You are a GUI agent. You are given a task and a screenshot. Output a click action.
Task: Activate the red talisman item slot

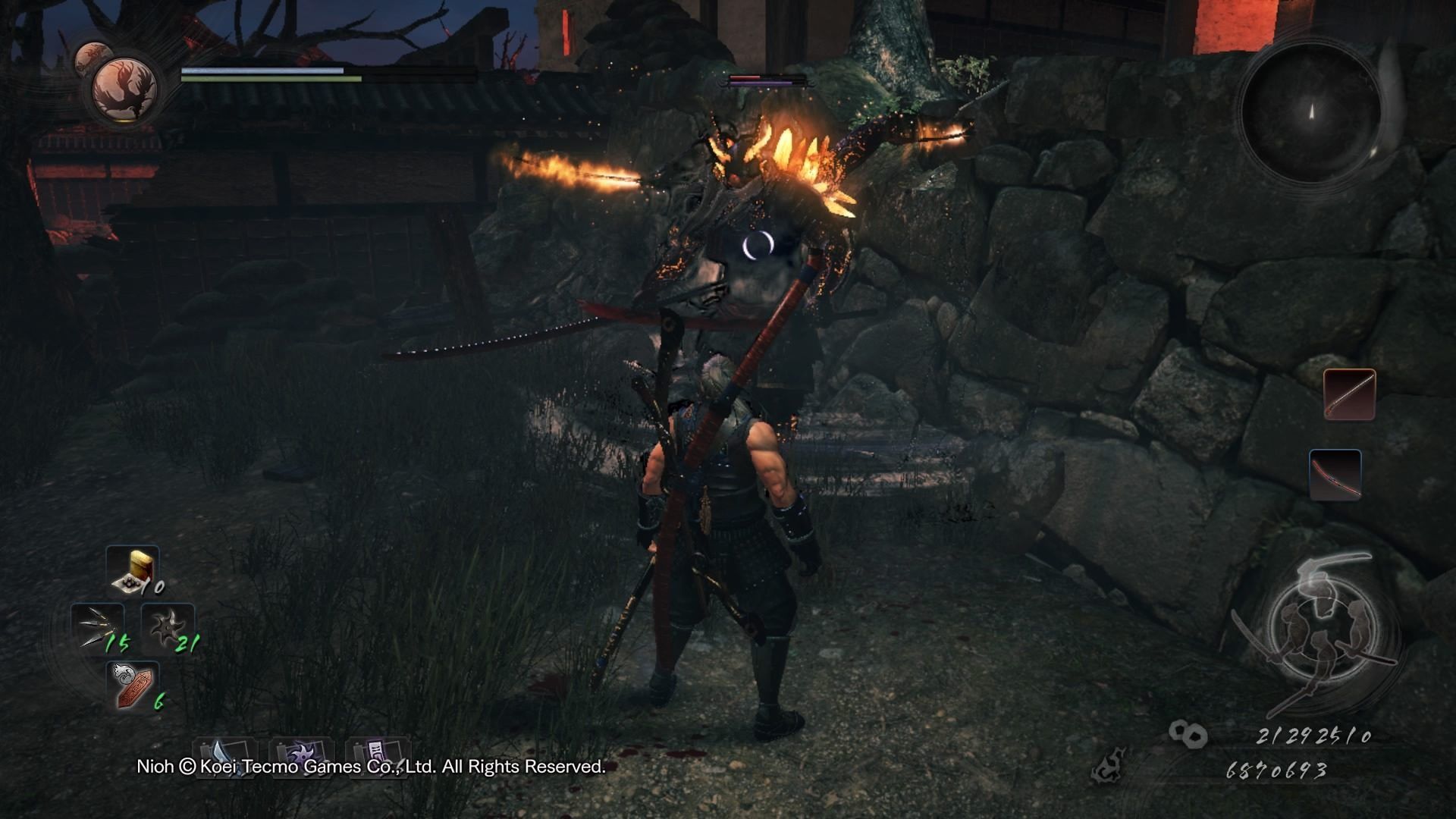coord(133,686)
